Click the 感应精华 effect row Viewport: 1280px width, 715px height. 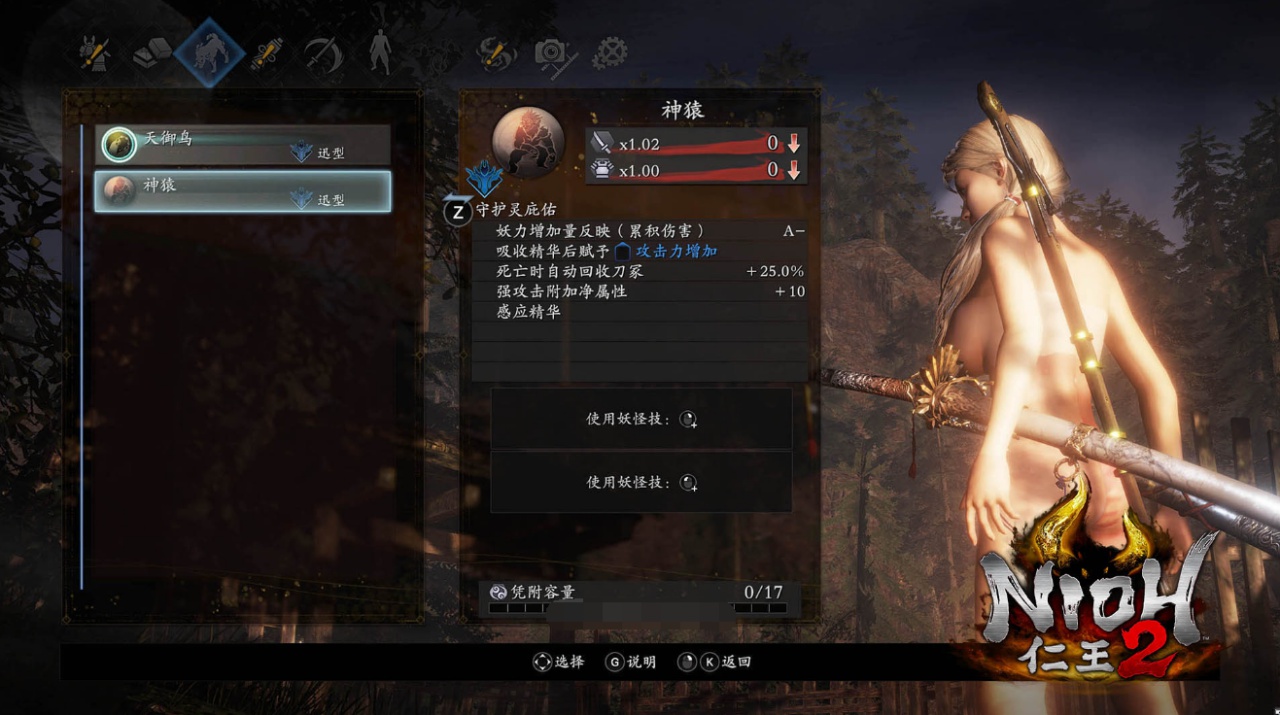(640, 312)
